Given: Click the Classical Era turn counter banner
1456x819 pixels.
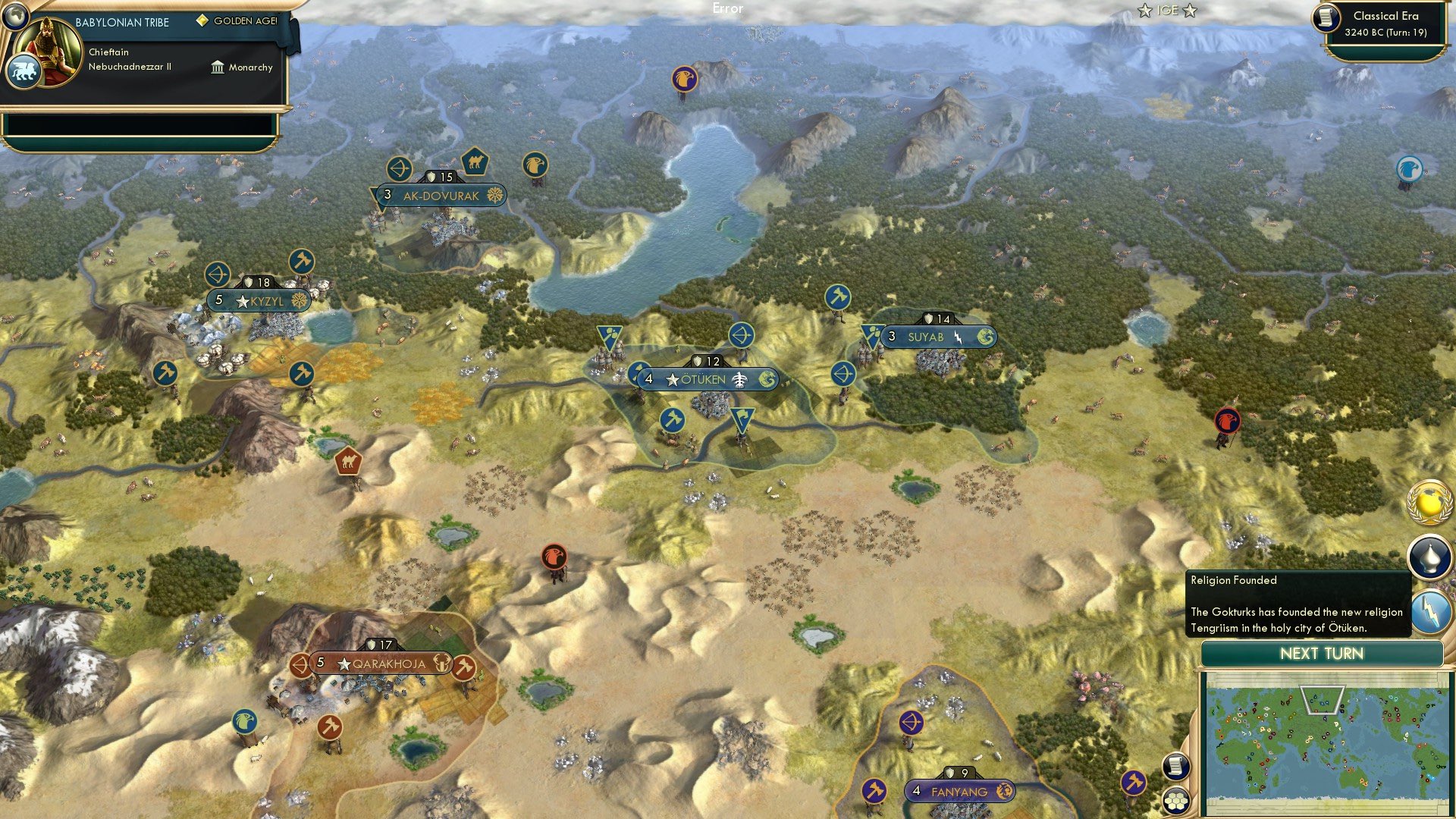Looking at the screenshot, I should [1388, 23].
